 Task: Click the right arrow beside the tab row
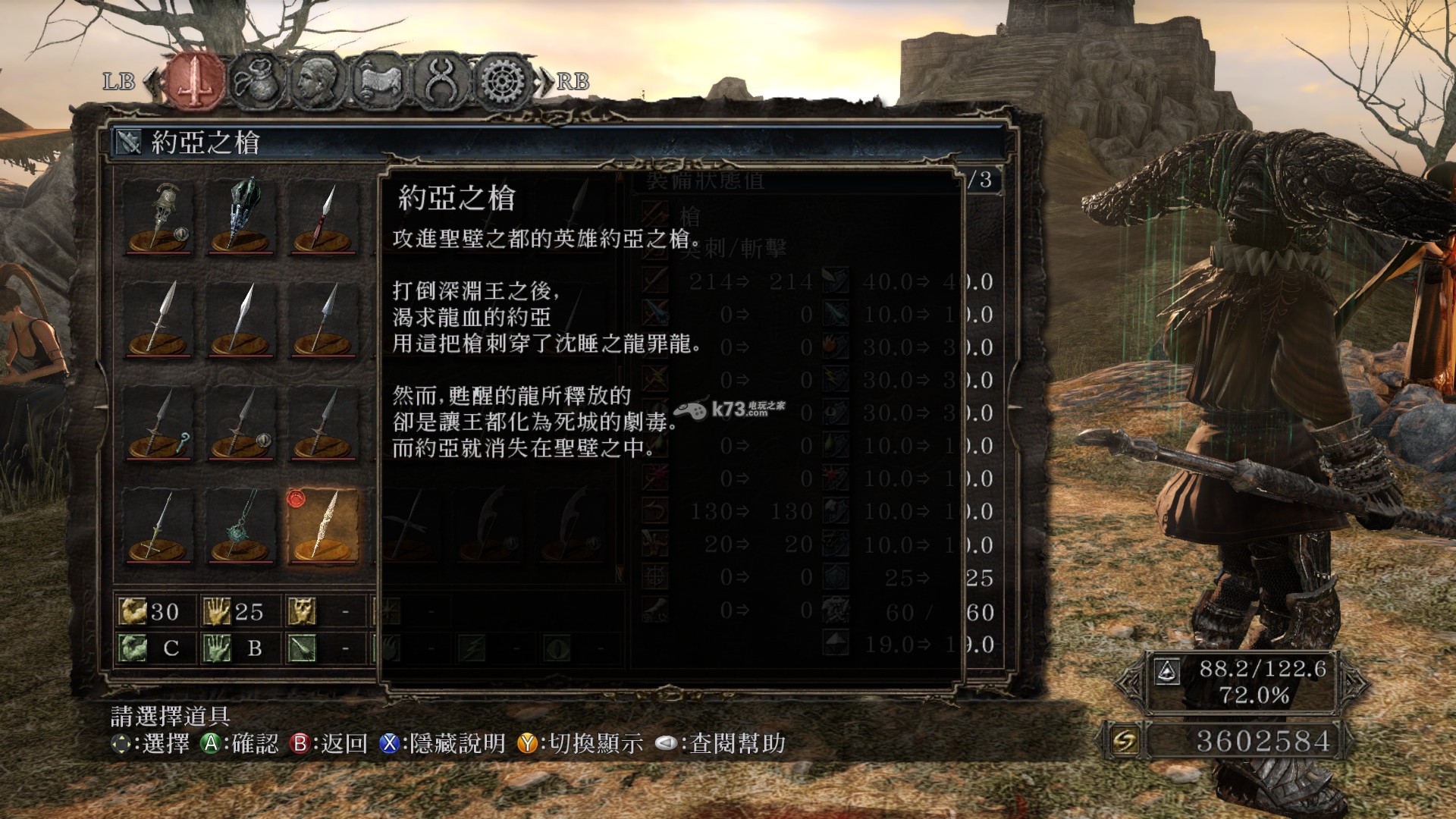point(545,81)
